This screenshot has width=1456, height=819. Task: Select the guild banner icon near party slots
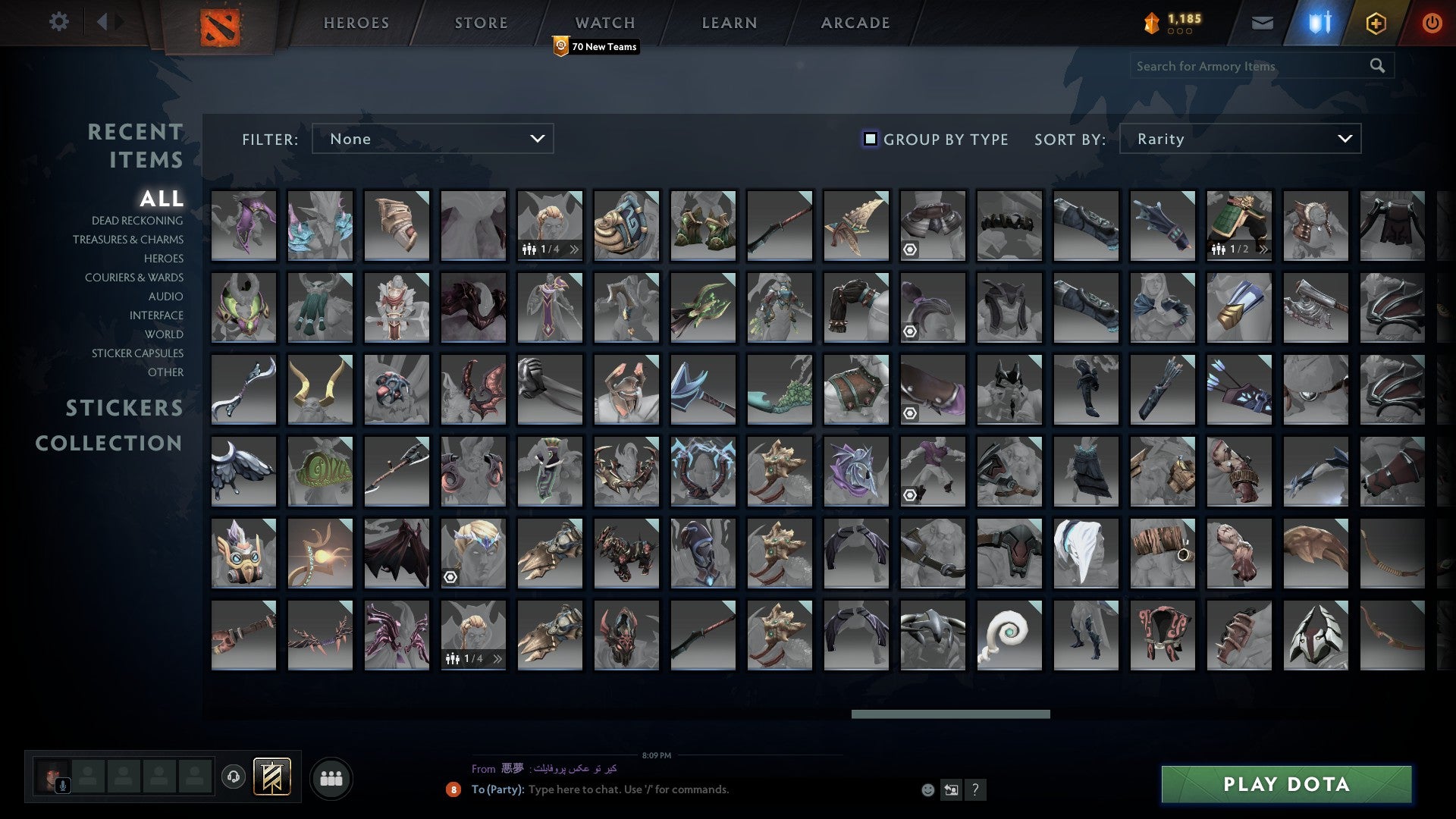[273, 777]
